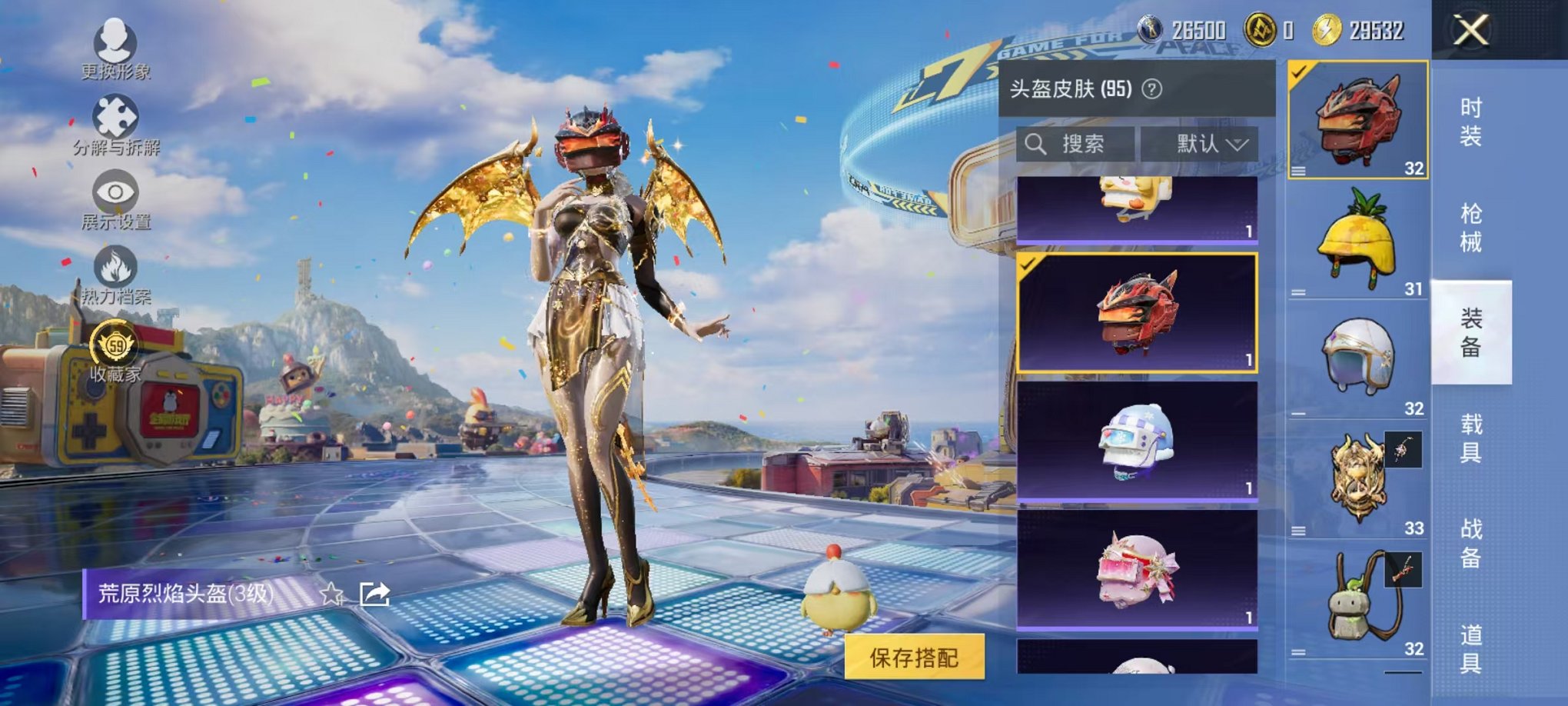Deselect the equipped red helmet checkmark

click(x=1300, y=73)
